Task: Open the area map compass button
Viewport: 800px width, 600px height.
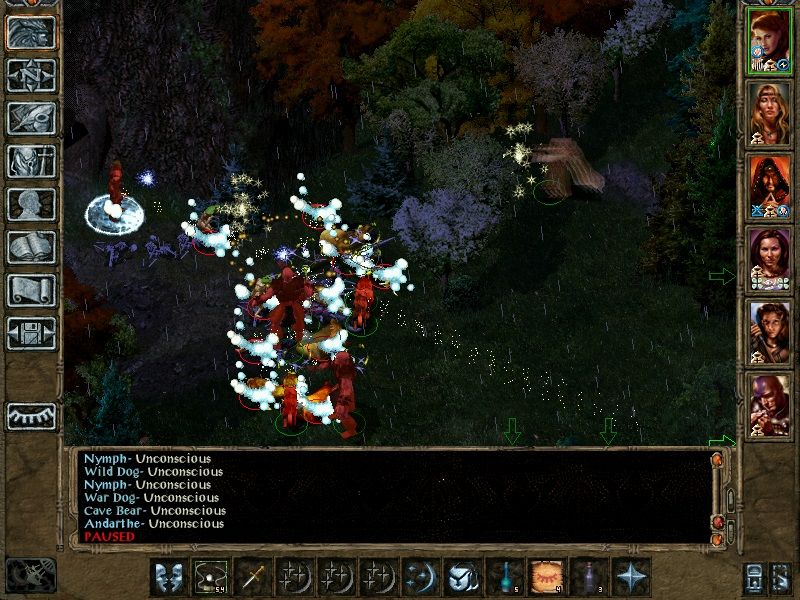Action: tap(31, 76)
